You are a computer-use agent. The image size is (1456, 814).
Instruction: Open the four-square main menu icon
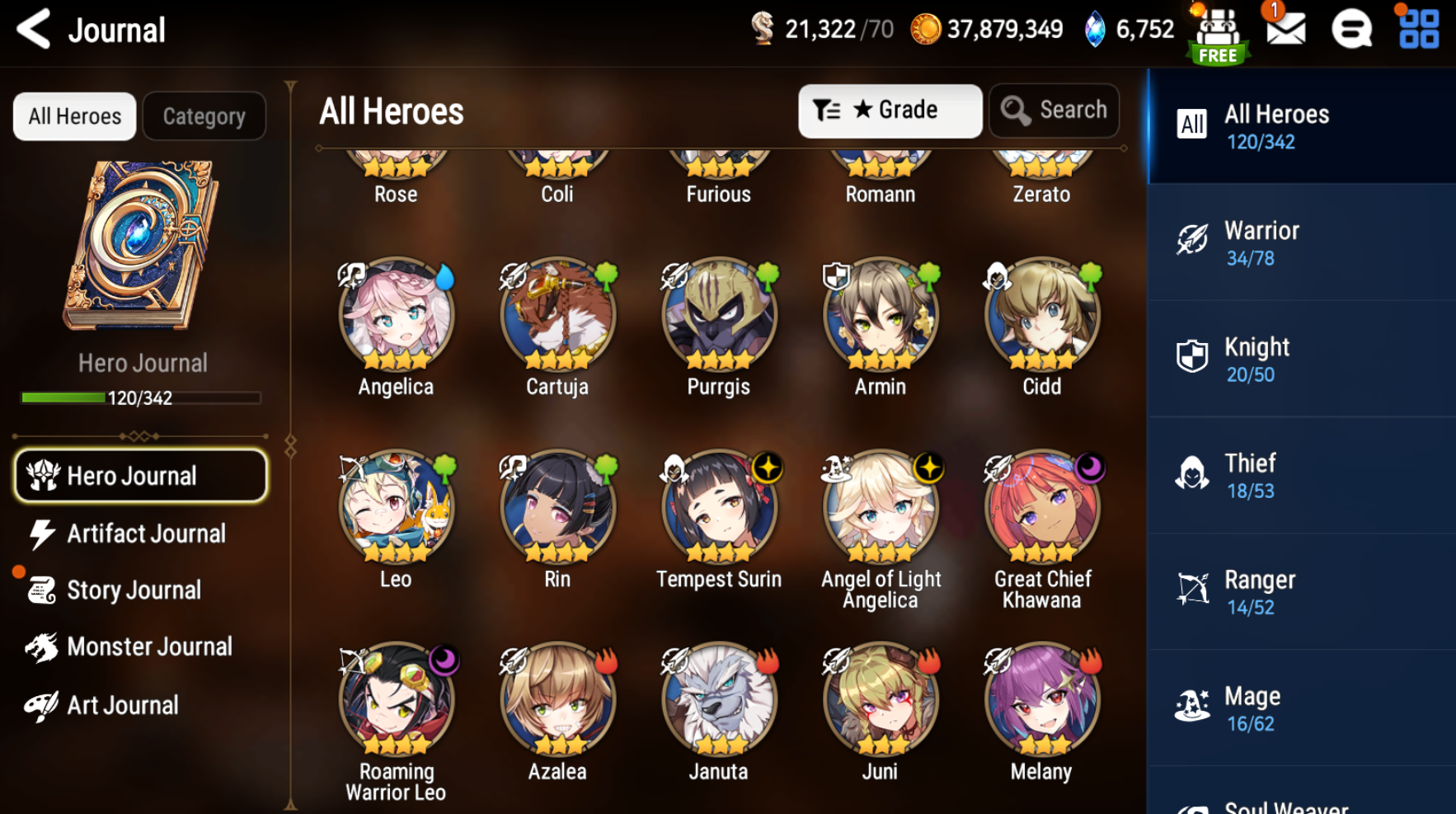(x=1418, y=30)
